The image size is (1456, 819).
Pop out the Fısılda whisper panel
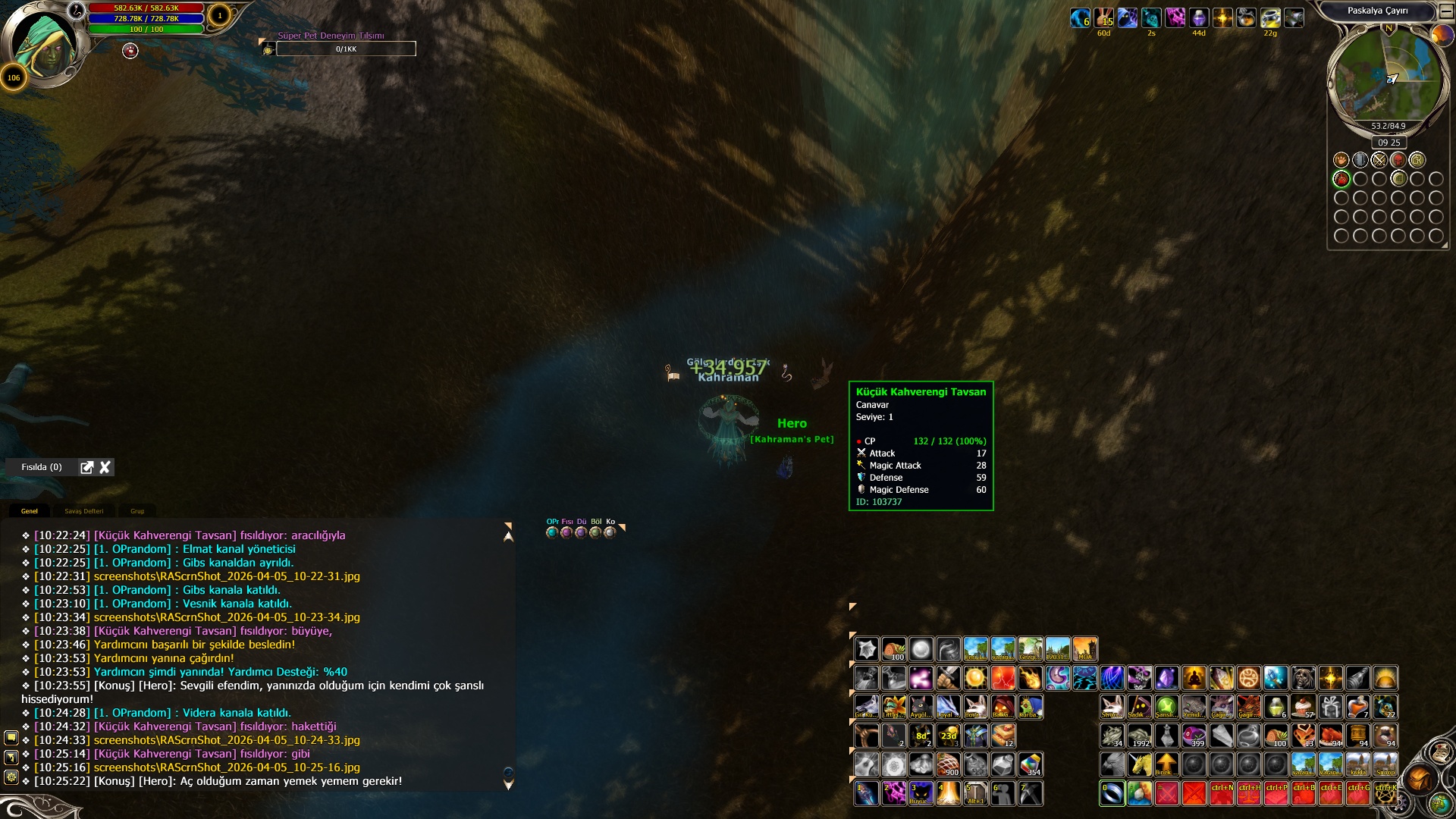click(x=87, y=467)
